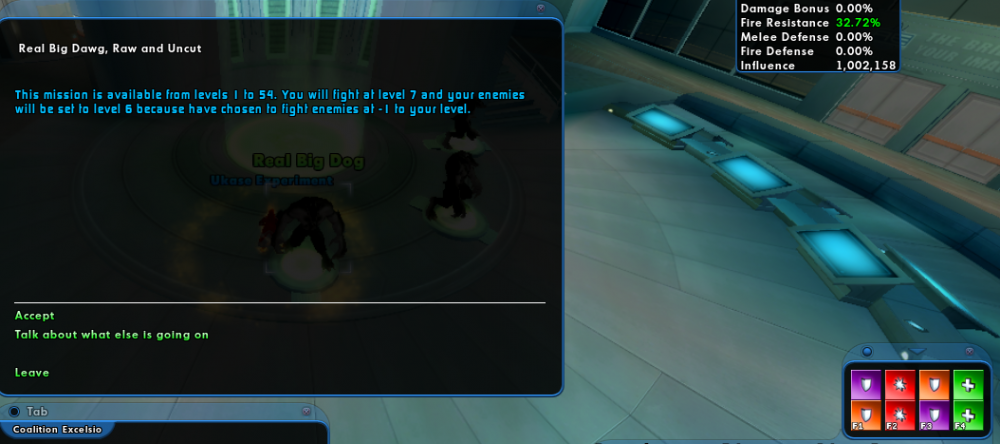
Task: Close the chat window with its X
Action: 304,411
